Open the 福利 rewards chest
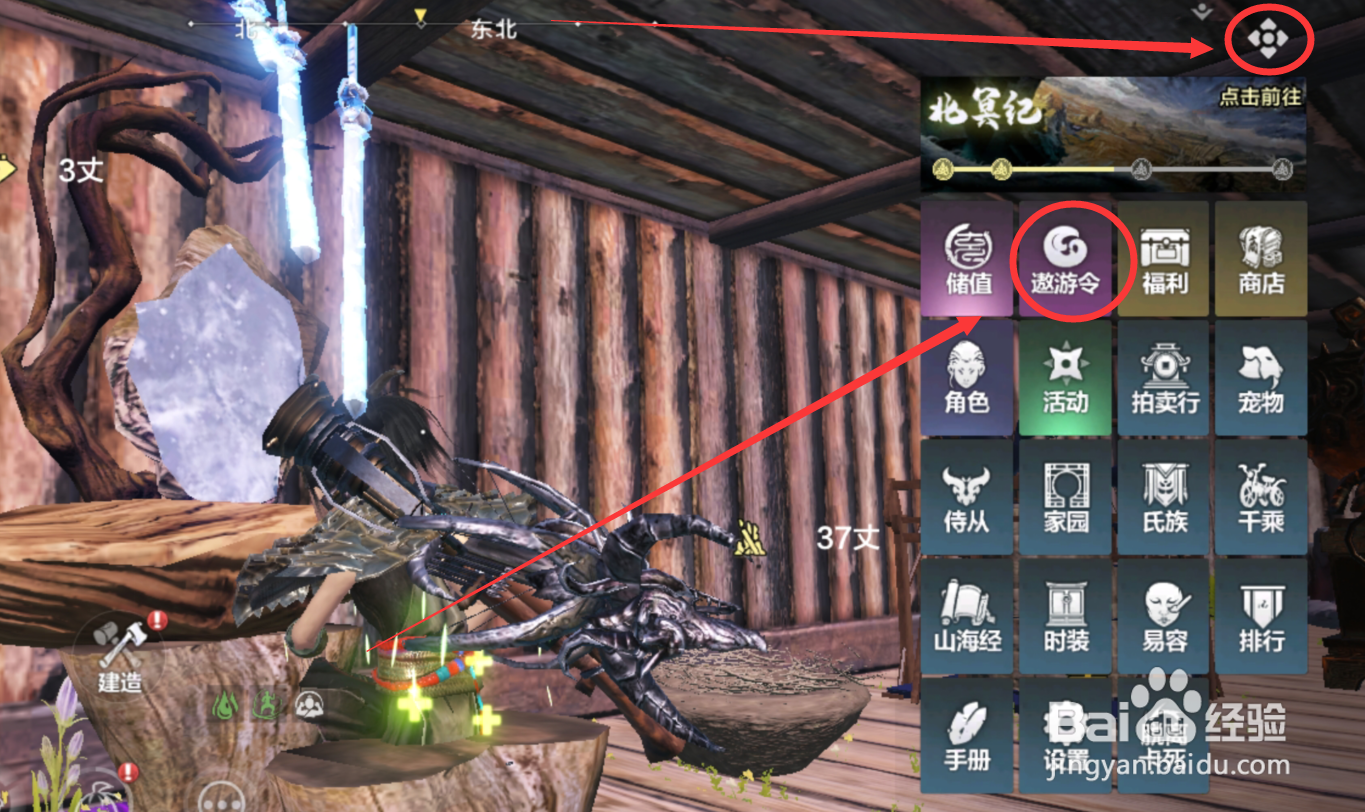The width and height of the screenshot is (1365, 812). point(1164,259)
